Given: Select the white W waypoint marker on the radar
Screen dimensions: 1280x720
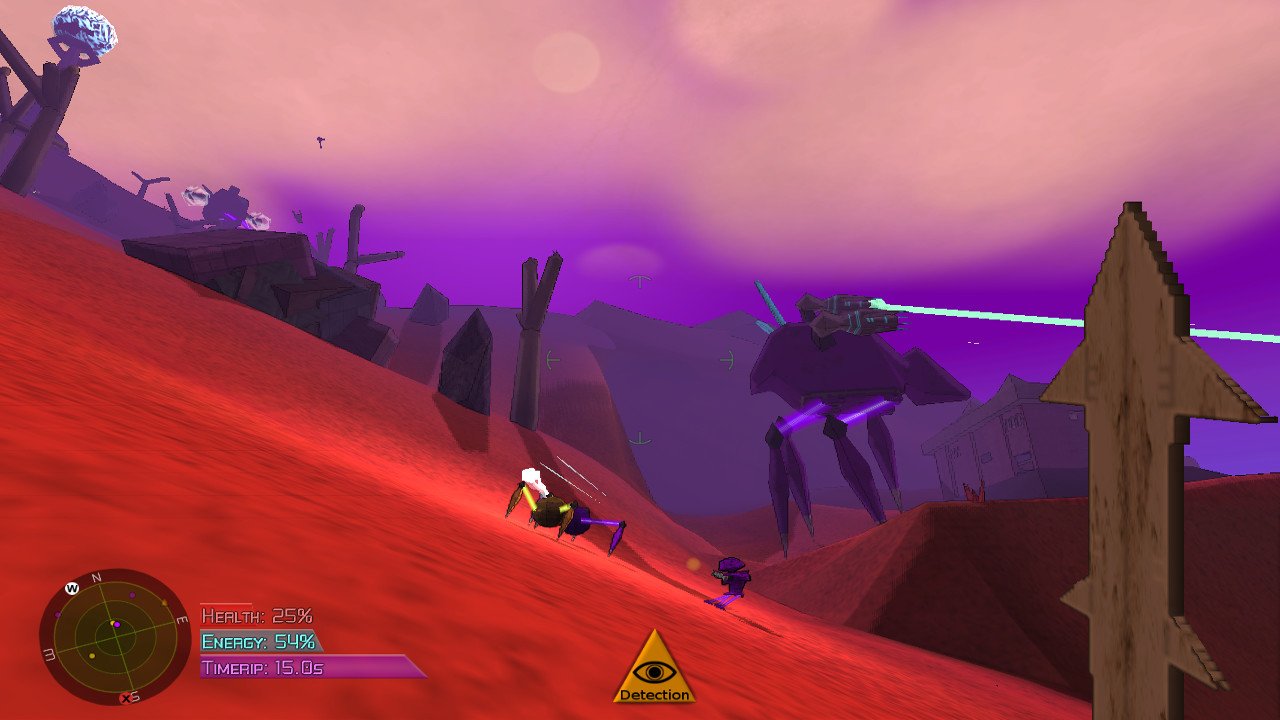Looking at the screenshot, I should pos(72,589).
